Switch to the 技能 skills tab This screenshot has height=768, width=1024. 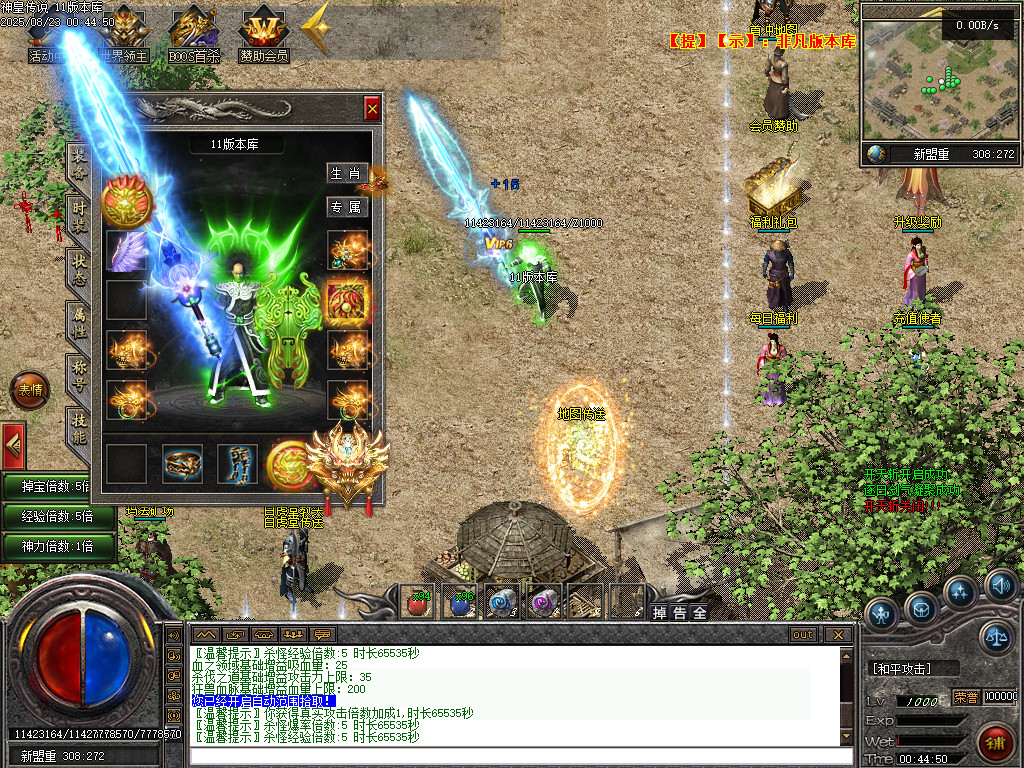(78, 428)
